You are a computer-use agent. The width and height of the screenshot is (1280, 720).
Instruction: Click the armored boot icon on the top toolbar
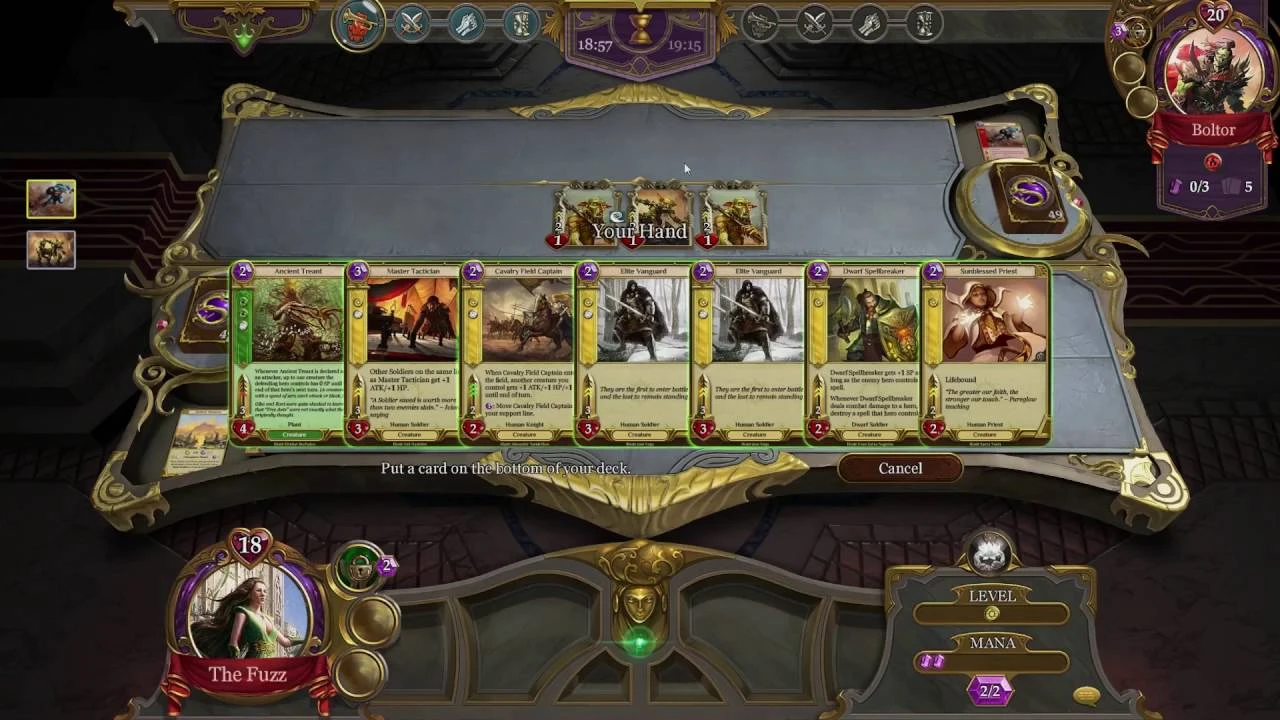click(x=520, y=25)
